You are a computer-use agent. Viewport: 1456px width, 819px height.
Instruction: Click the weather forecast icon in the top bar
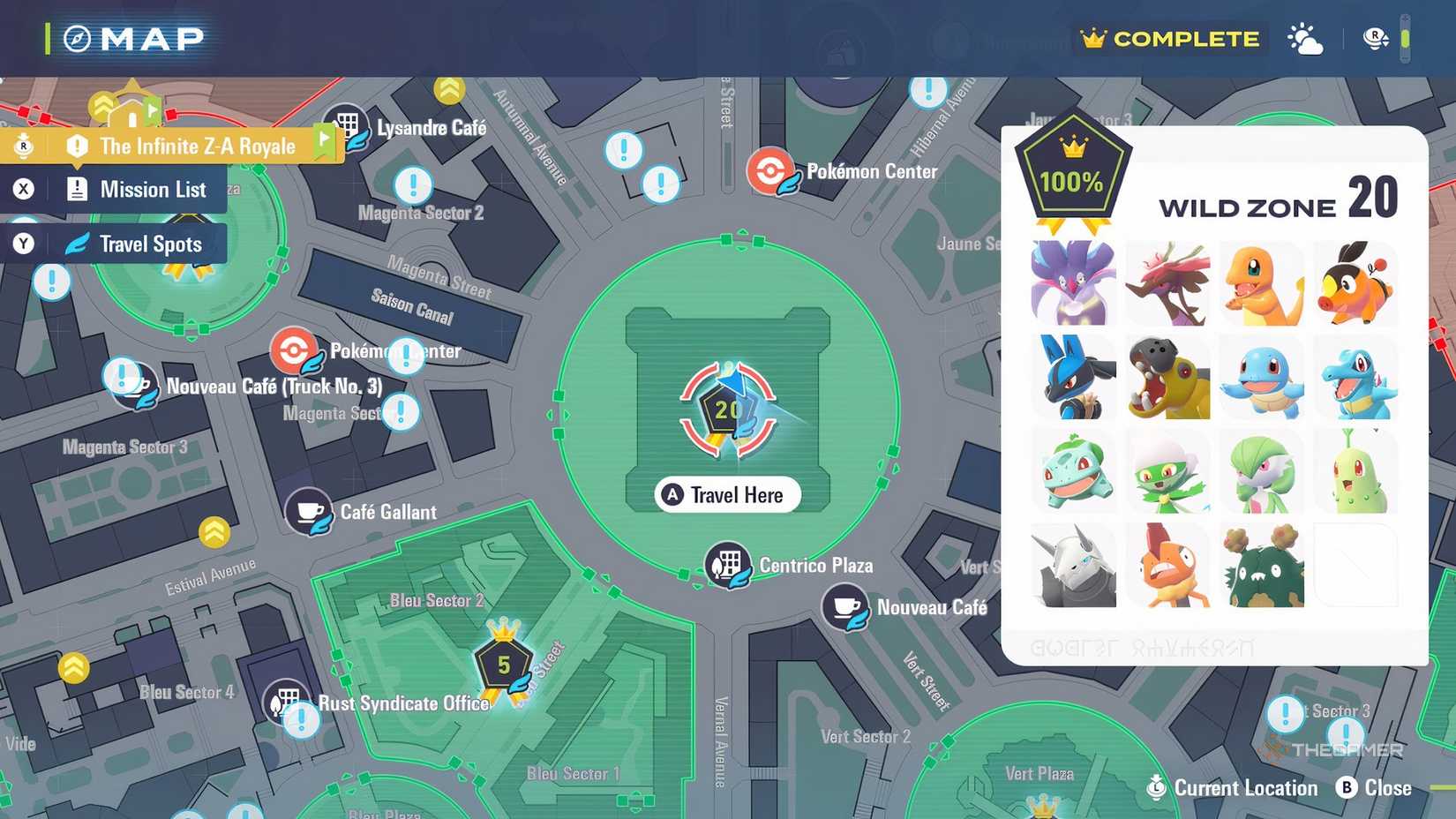[1304, 38]
